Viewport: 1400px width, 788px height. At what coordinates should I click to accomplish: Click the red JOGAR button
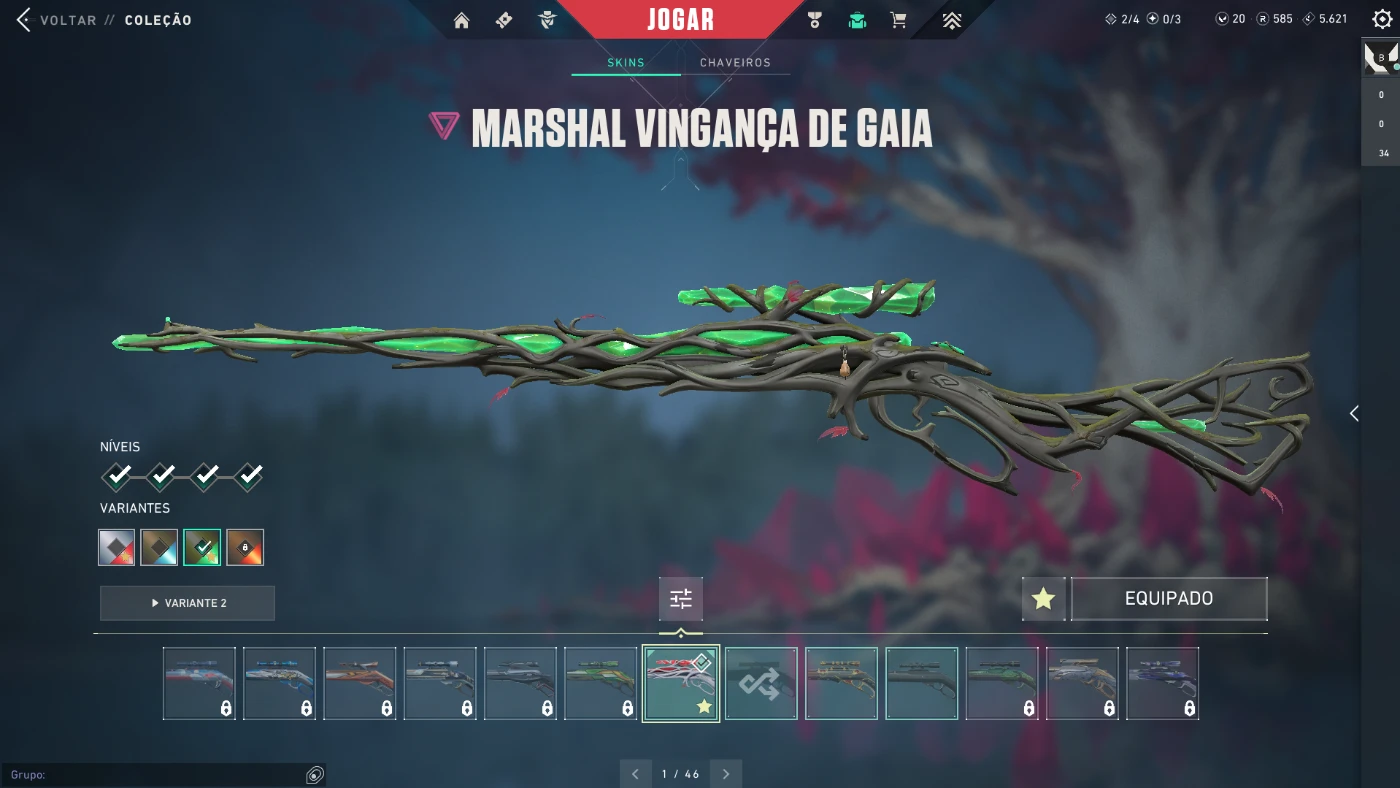[680, 20]
